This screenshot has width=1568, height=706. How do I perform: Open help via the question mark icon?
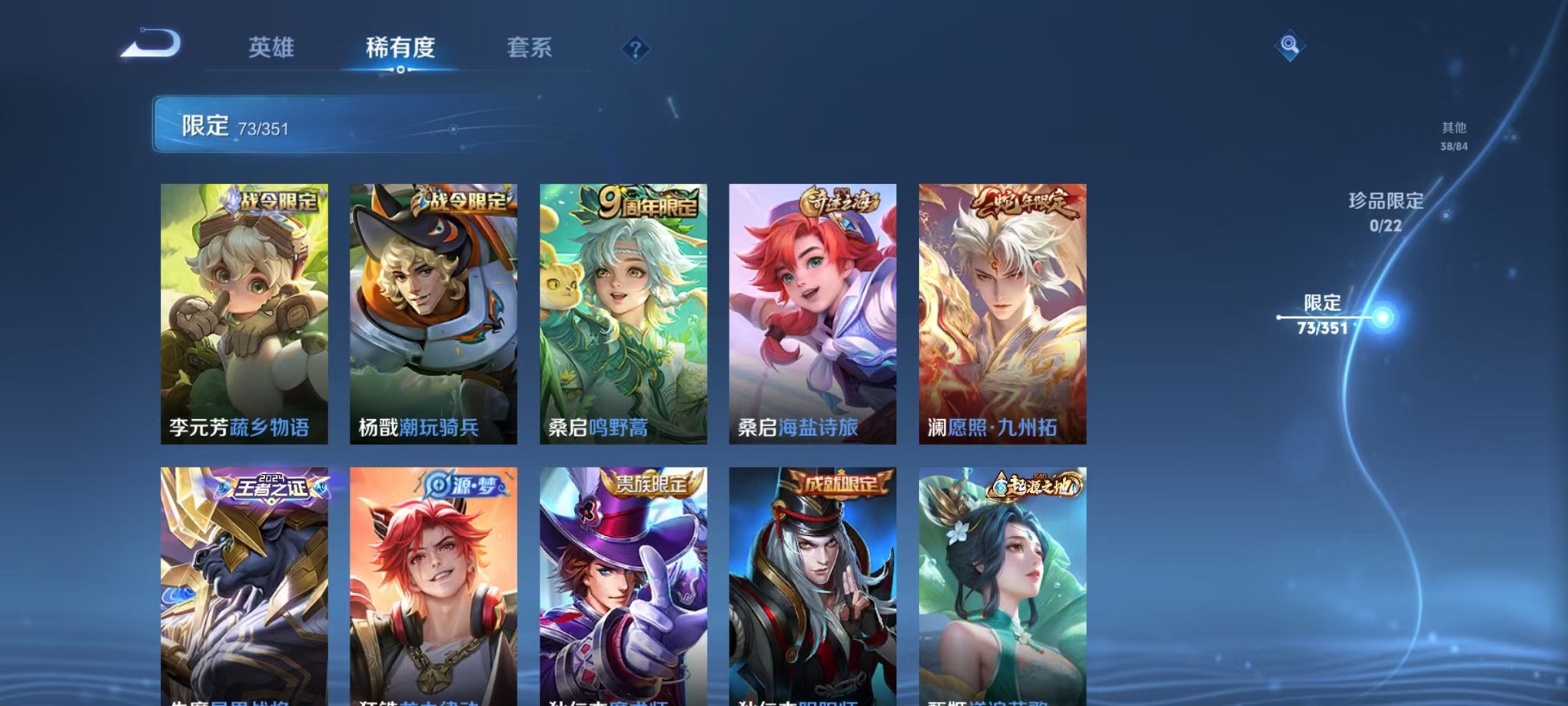pos(634,50)
